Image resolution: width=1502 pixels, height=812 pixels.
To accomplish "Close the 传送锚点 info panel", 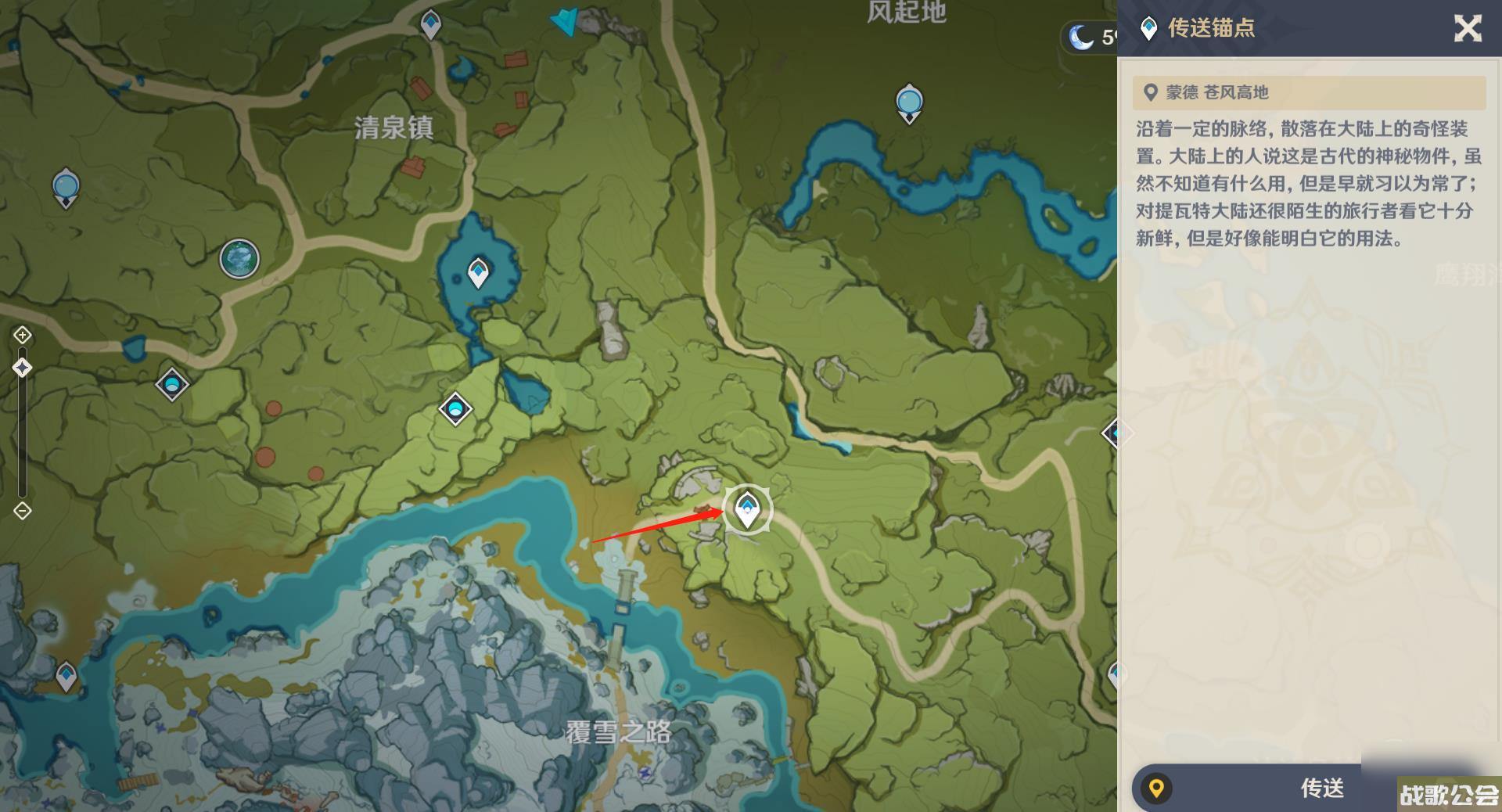I will point(1467,29).
